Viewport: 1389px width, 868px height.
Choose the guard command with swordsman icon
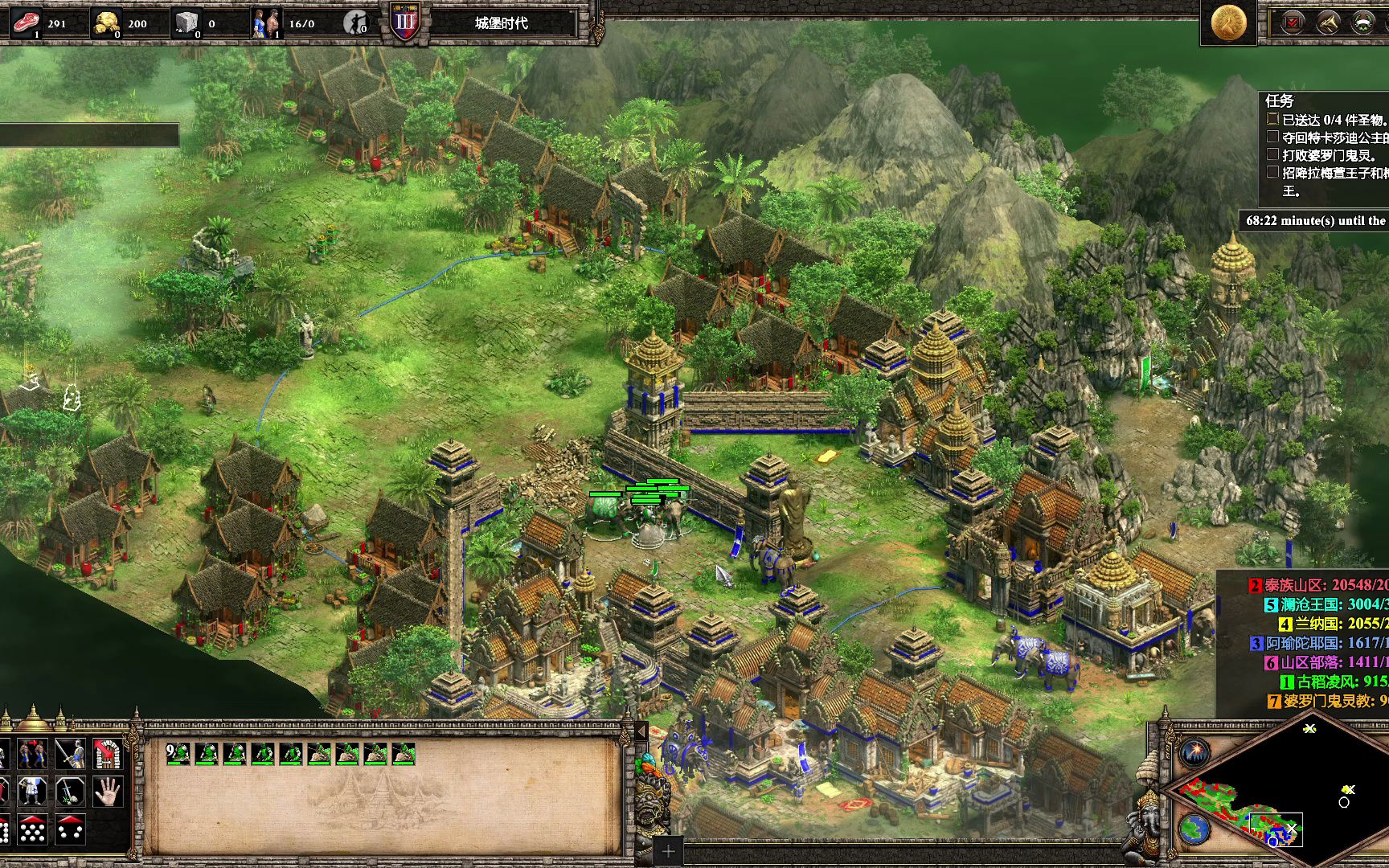coord(70,754)
